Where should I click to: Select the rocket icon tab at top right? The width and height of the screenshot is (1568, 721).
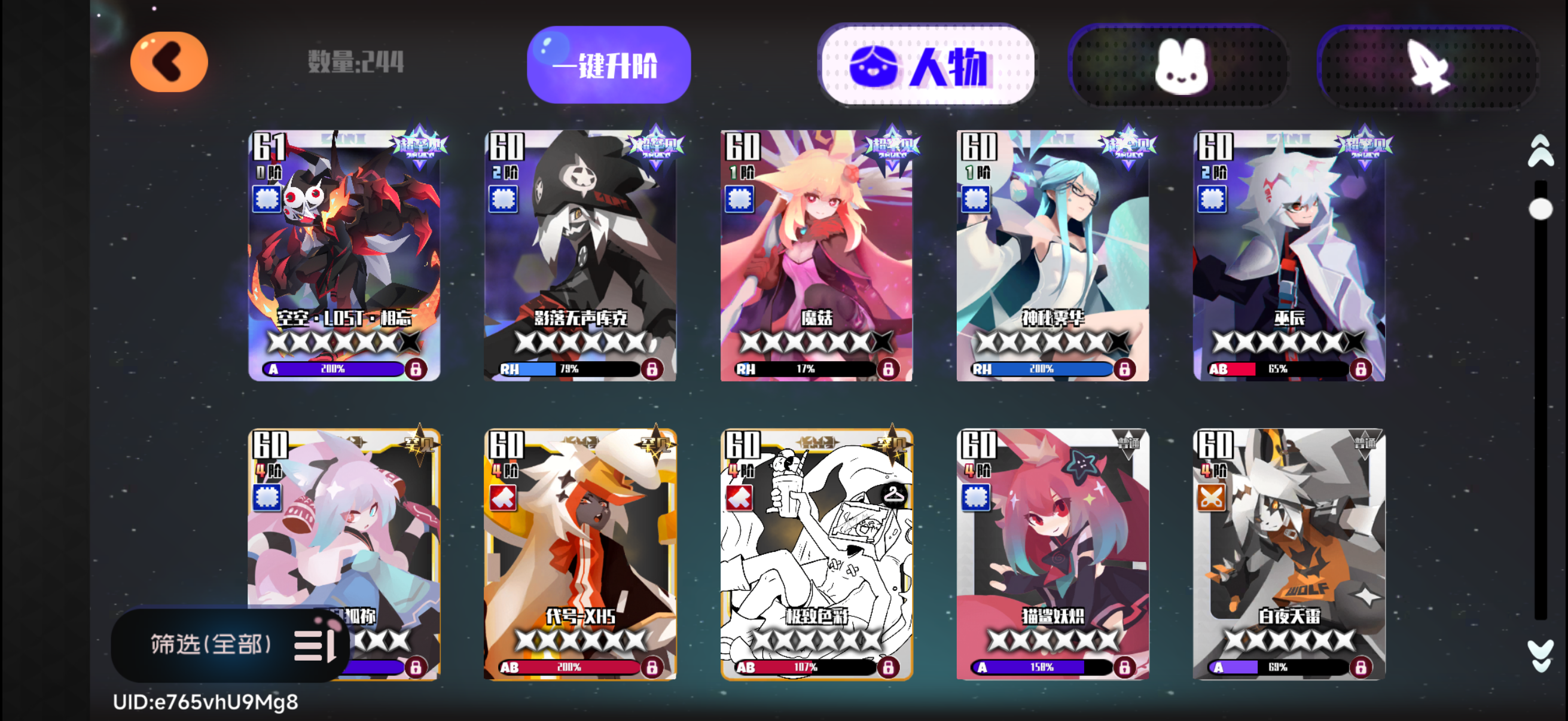1429,67
